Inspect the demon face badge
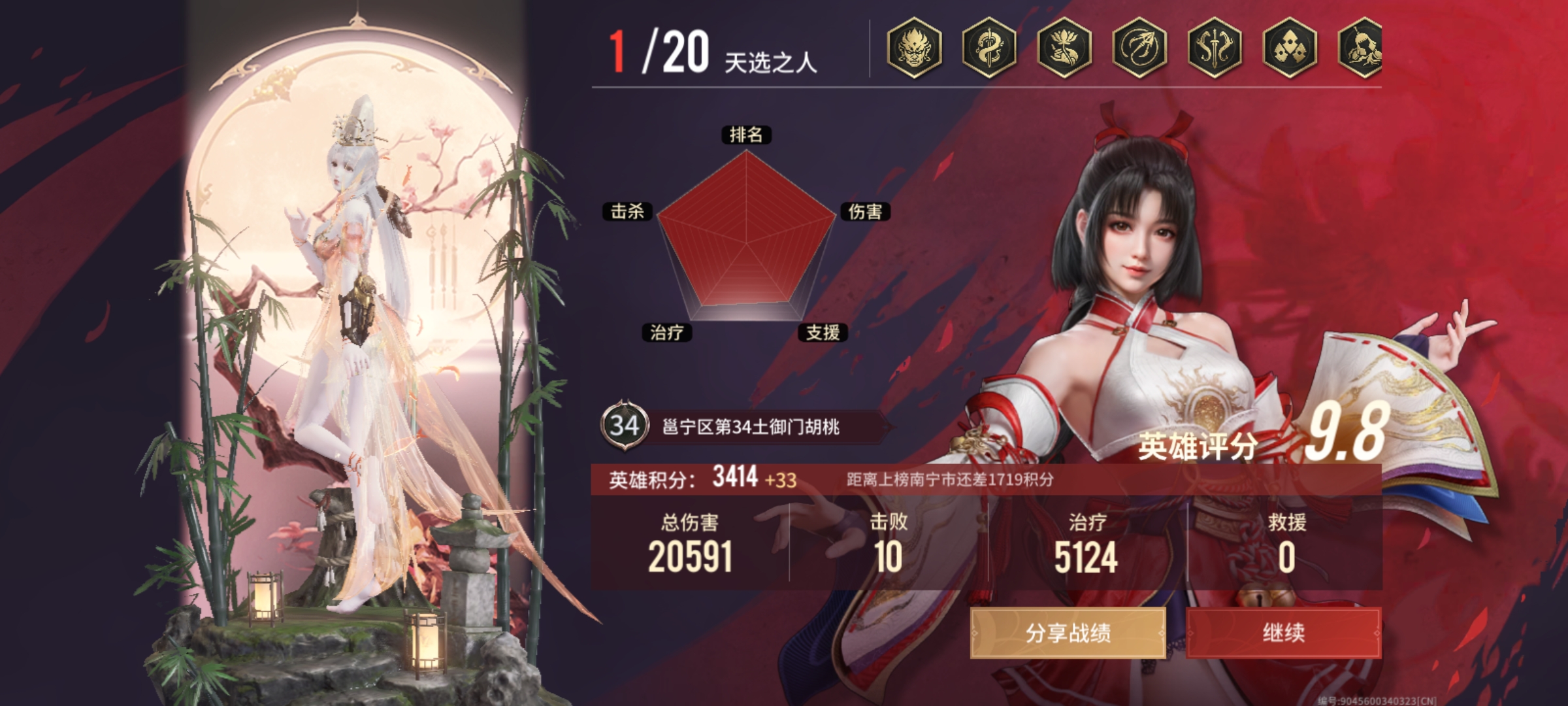1568x706 pixels. point(914,48)
